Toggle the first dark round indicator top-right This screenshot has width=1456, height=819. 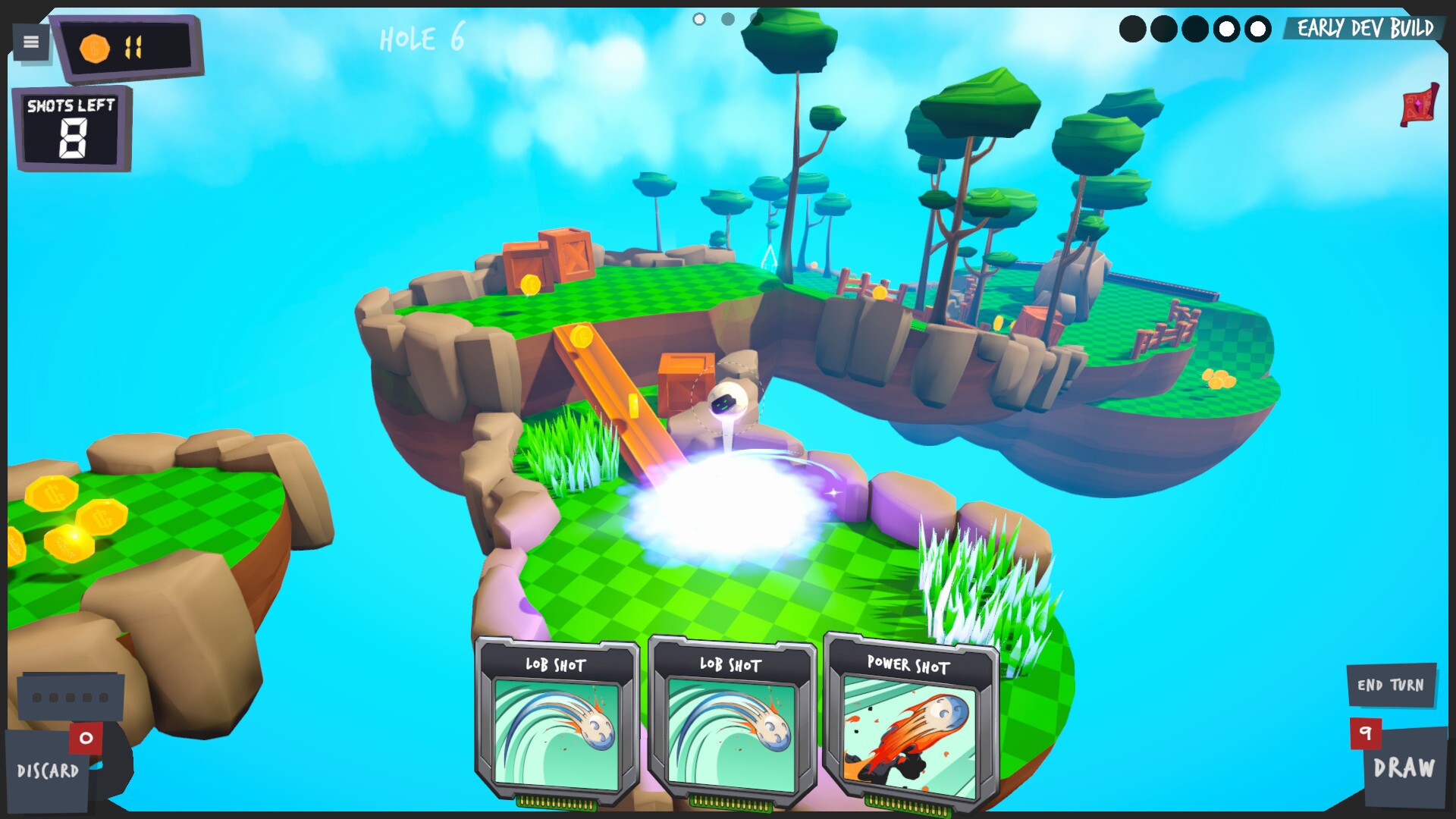tap(1133, 28)
